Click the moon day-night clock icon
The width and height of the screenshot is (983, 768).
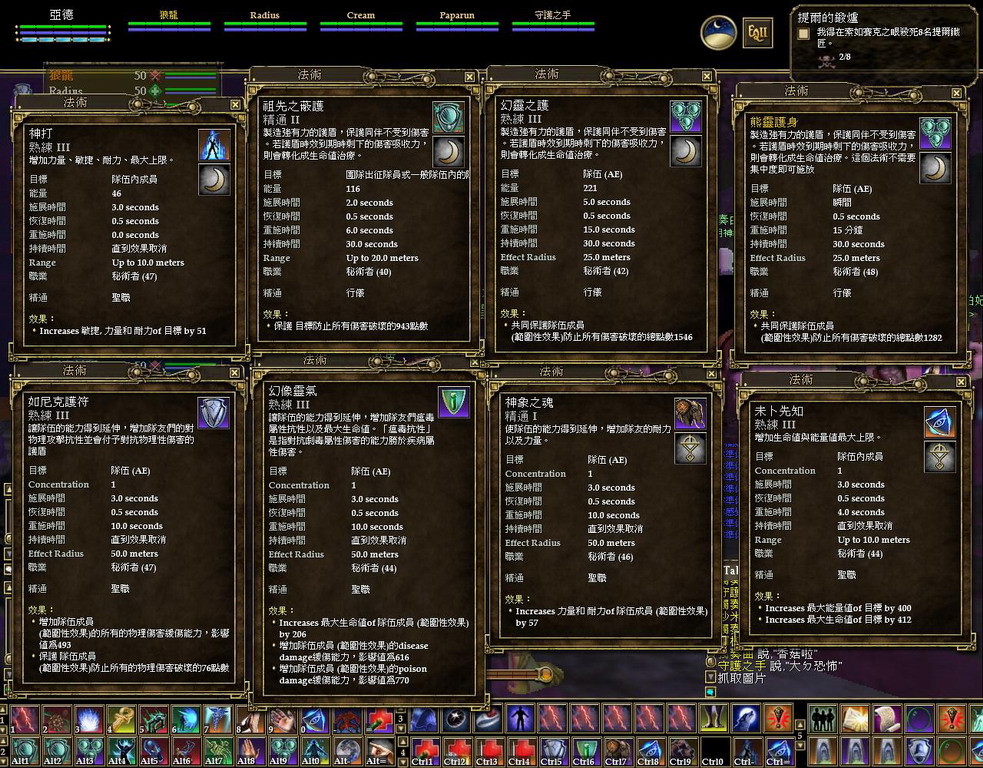point(718,33)
